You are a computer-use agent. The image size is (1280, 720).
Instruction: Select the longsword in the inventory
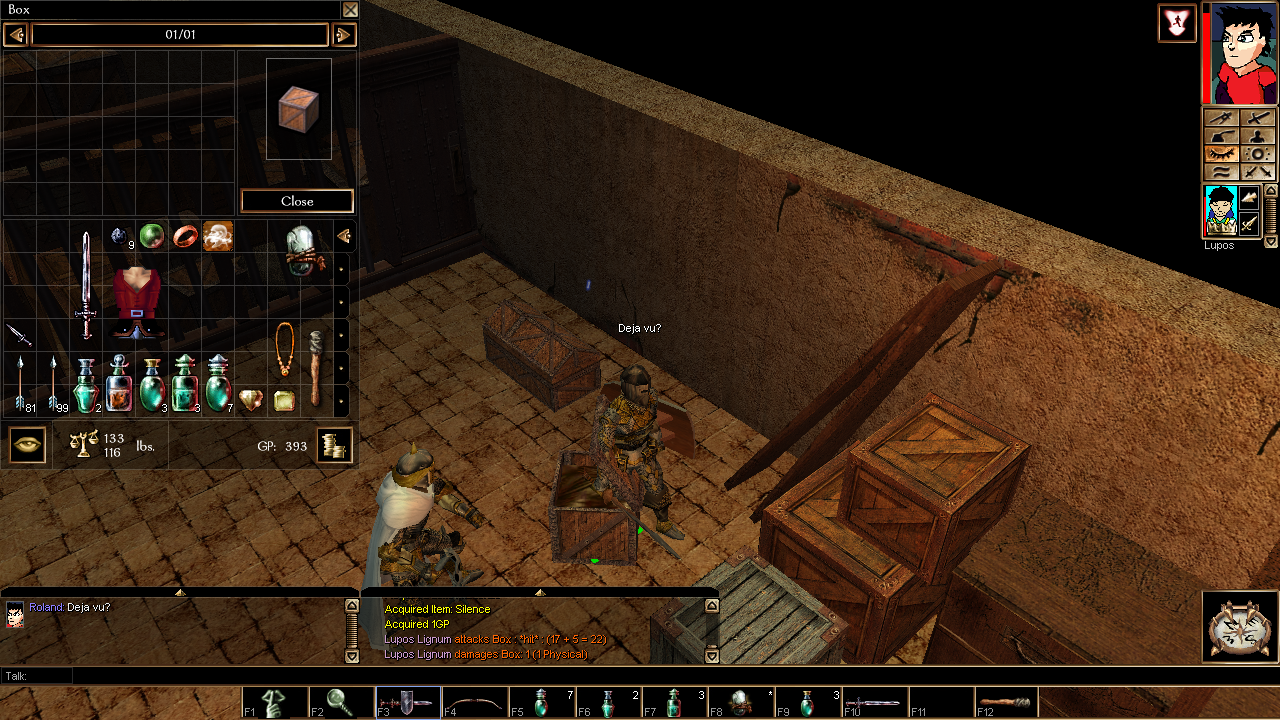click(87, 285)
